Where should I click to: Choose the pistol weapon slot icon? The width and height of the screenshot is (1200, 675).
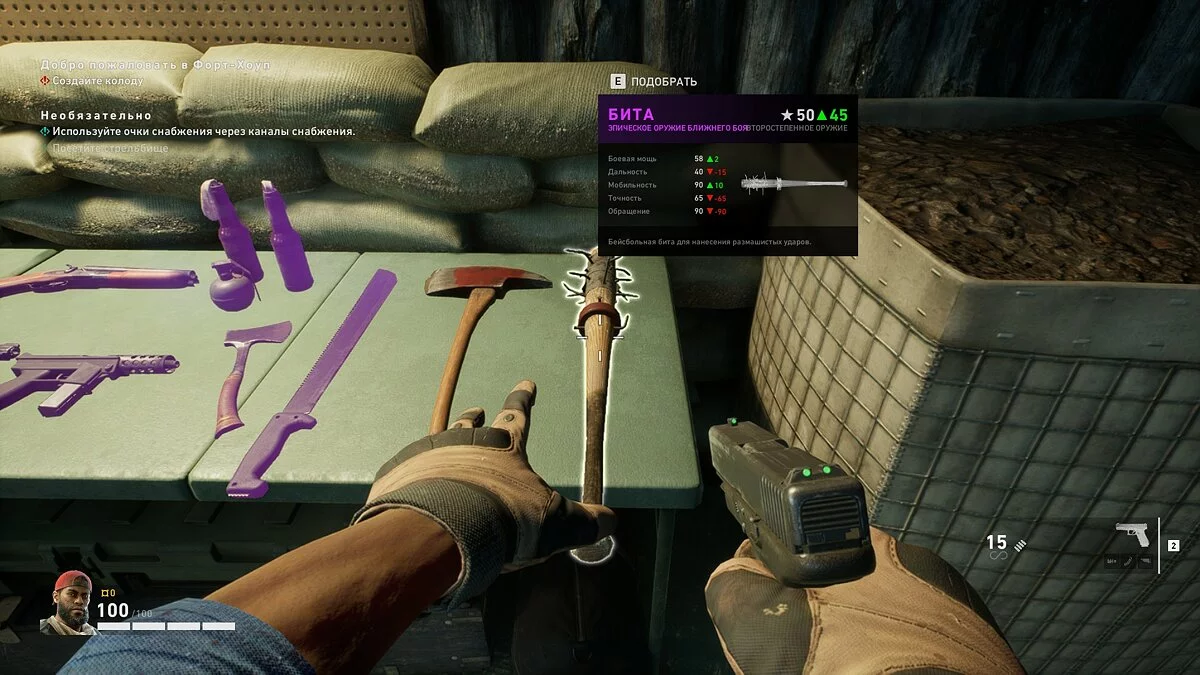[x=1132, y=535]
